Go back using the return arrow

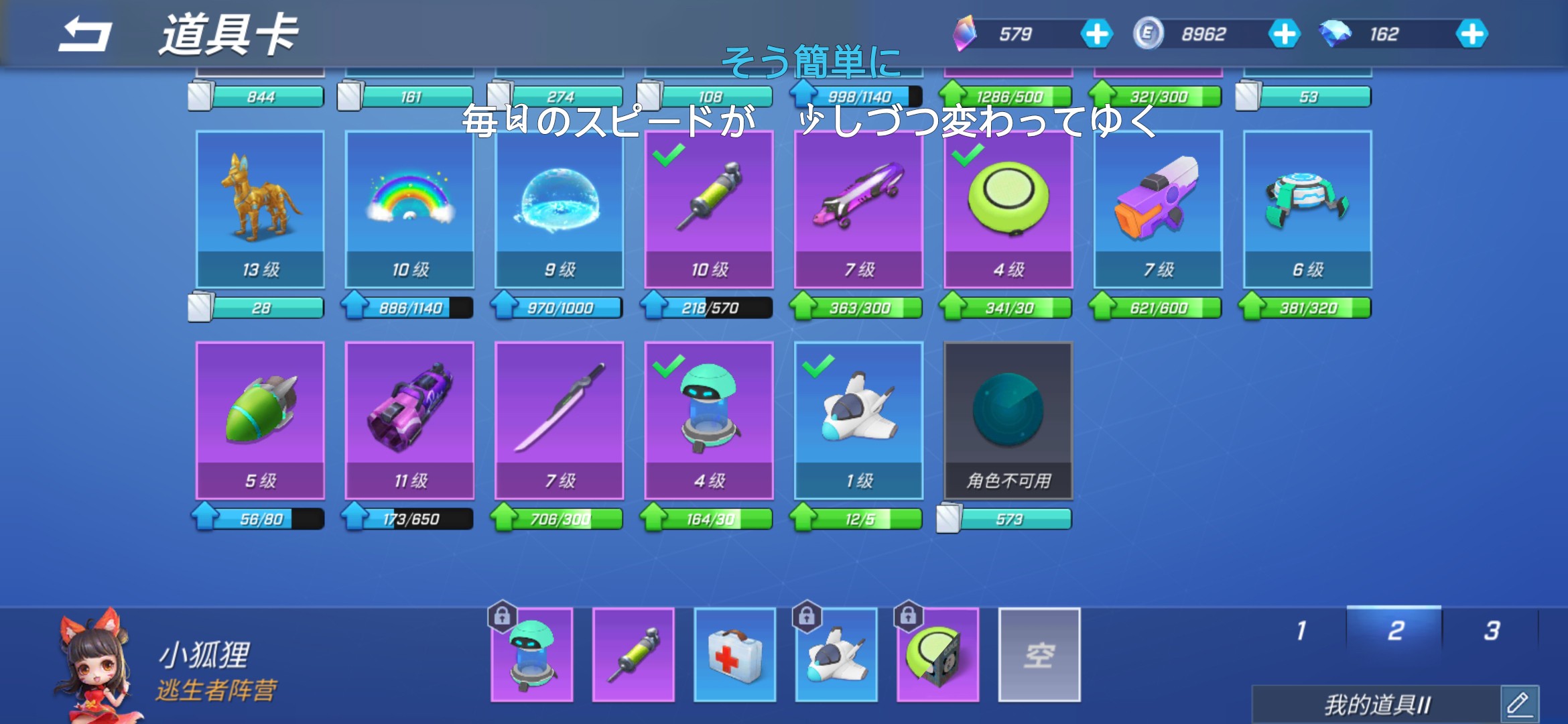[x=85, y=35]
